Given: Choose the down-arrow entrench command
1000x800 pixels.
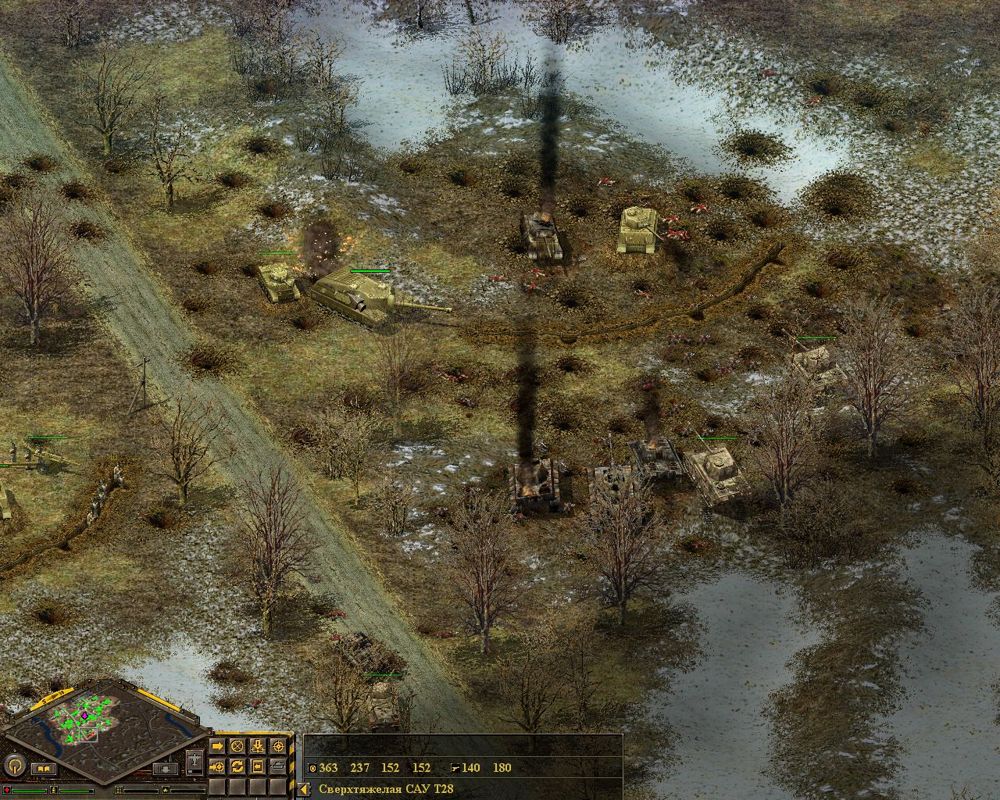Looking at the screenshot, I should click(258, 746).
